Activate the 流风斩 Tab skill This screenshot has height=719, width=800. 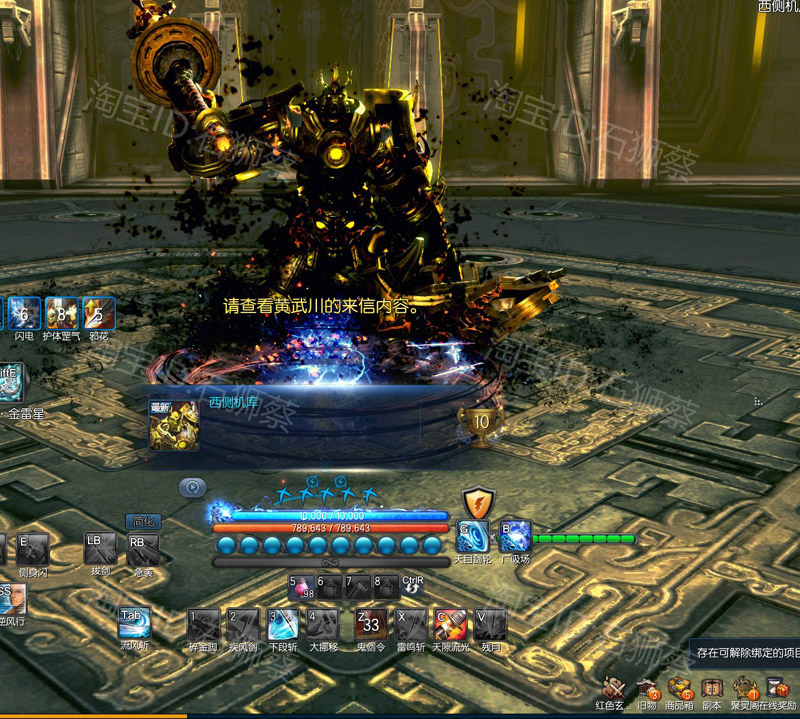[x=133, y=622]
